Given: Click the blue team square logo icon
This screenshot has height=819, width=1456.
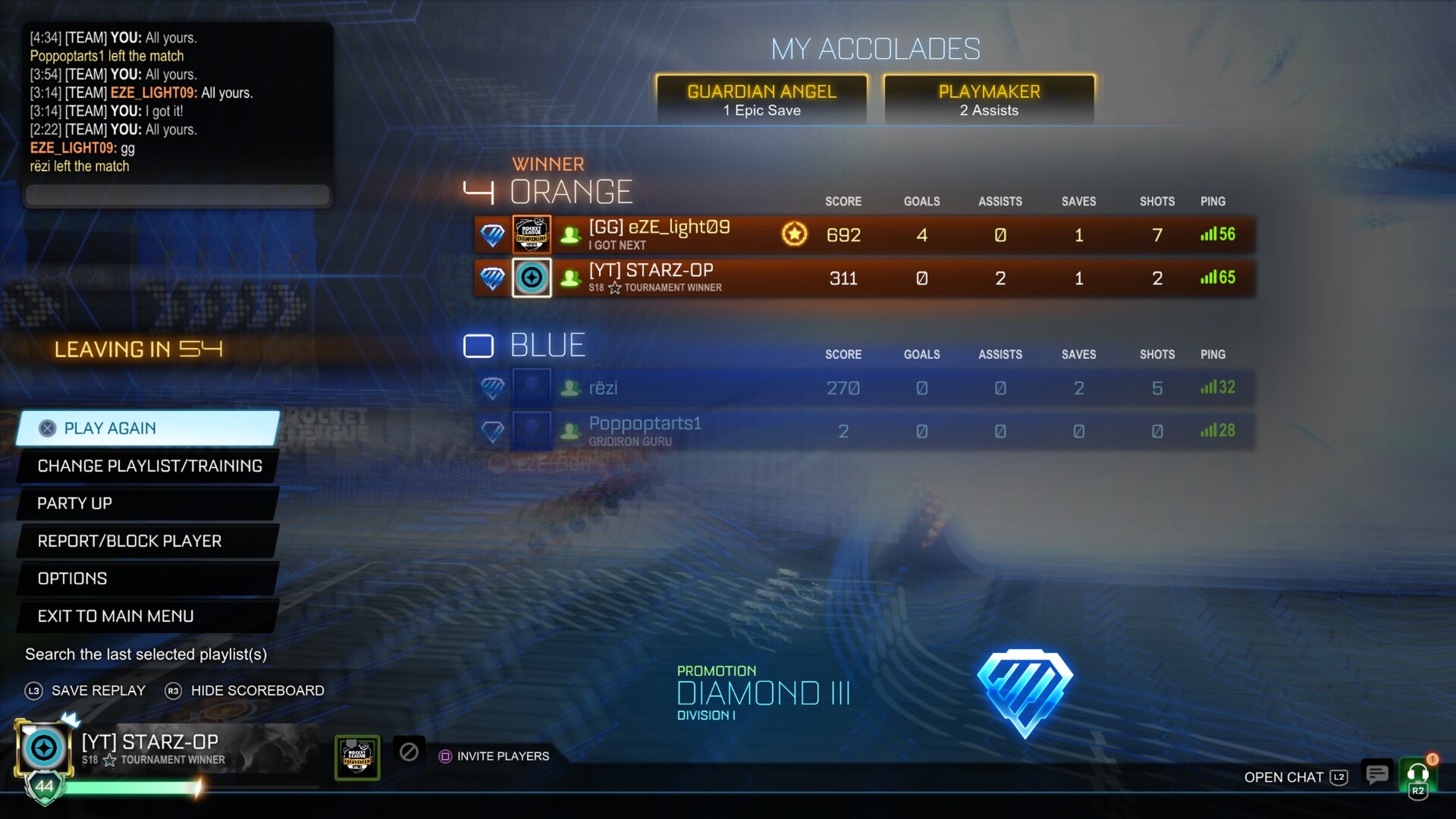Looking at the screenshot, I should coord(479,345).
